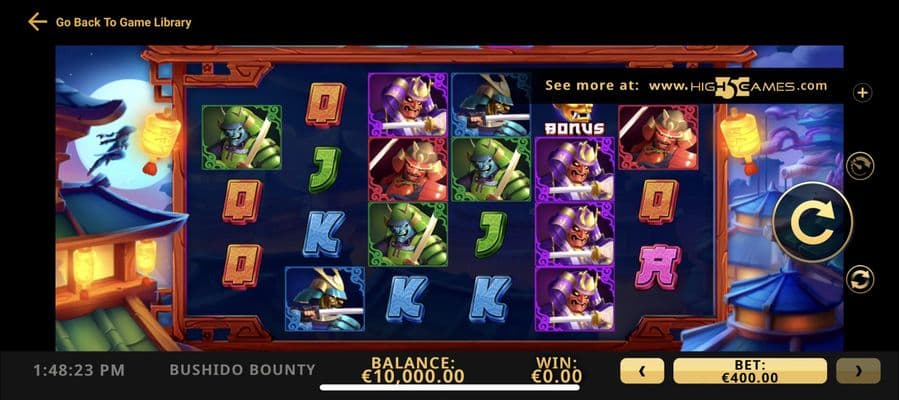Tap the small circular arrows button below spin
The image size is (899, 400).
click(x=860, y=279)
